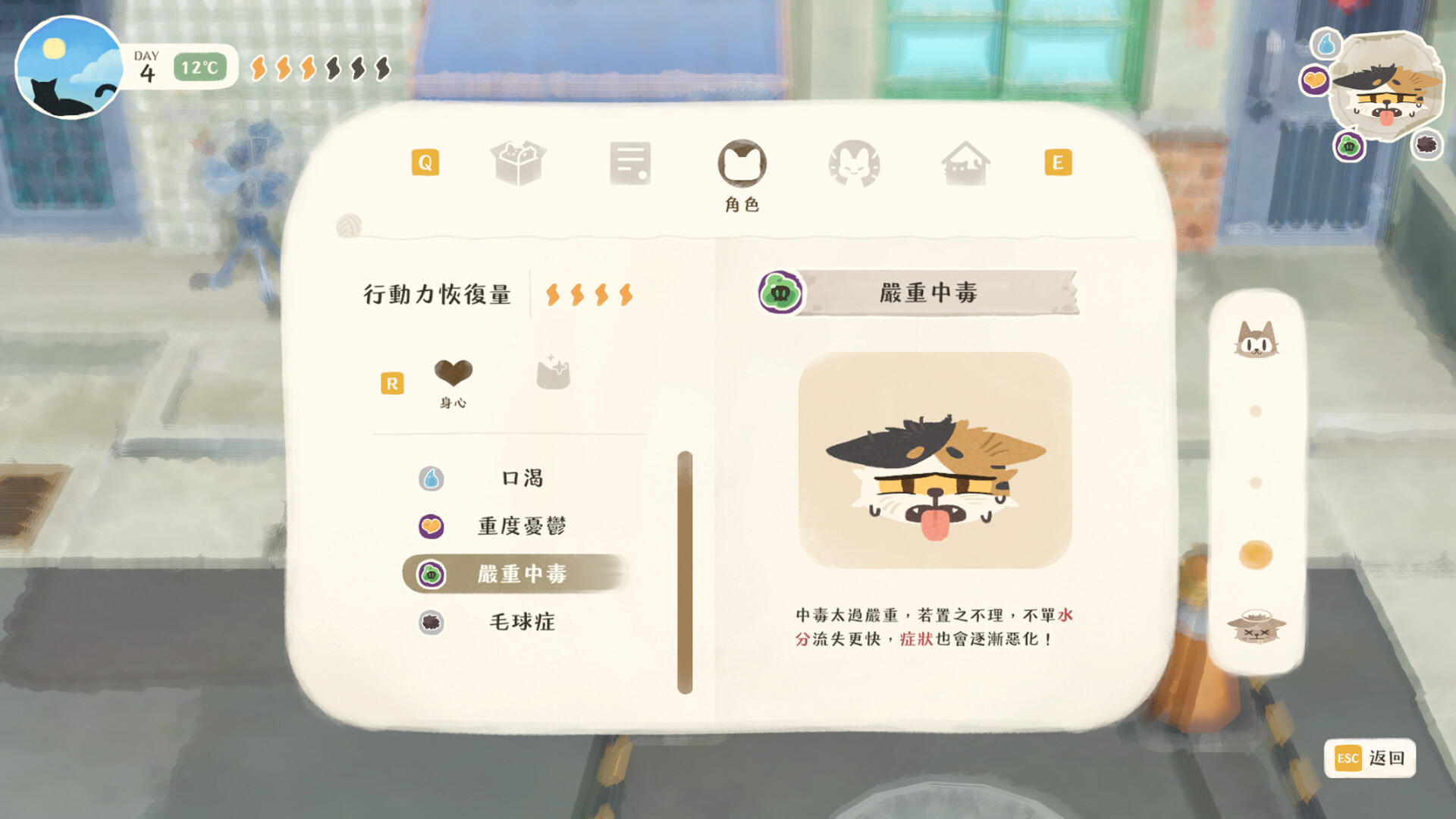Screen dimensions: 1456x819
Task: Click the status list scrollbar
Action: pyautogui.click(x=686, y=569)
